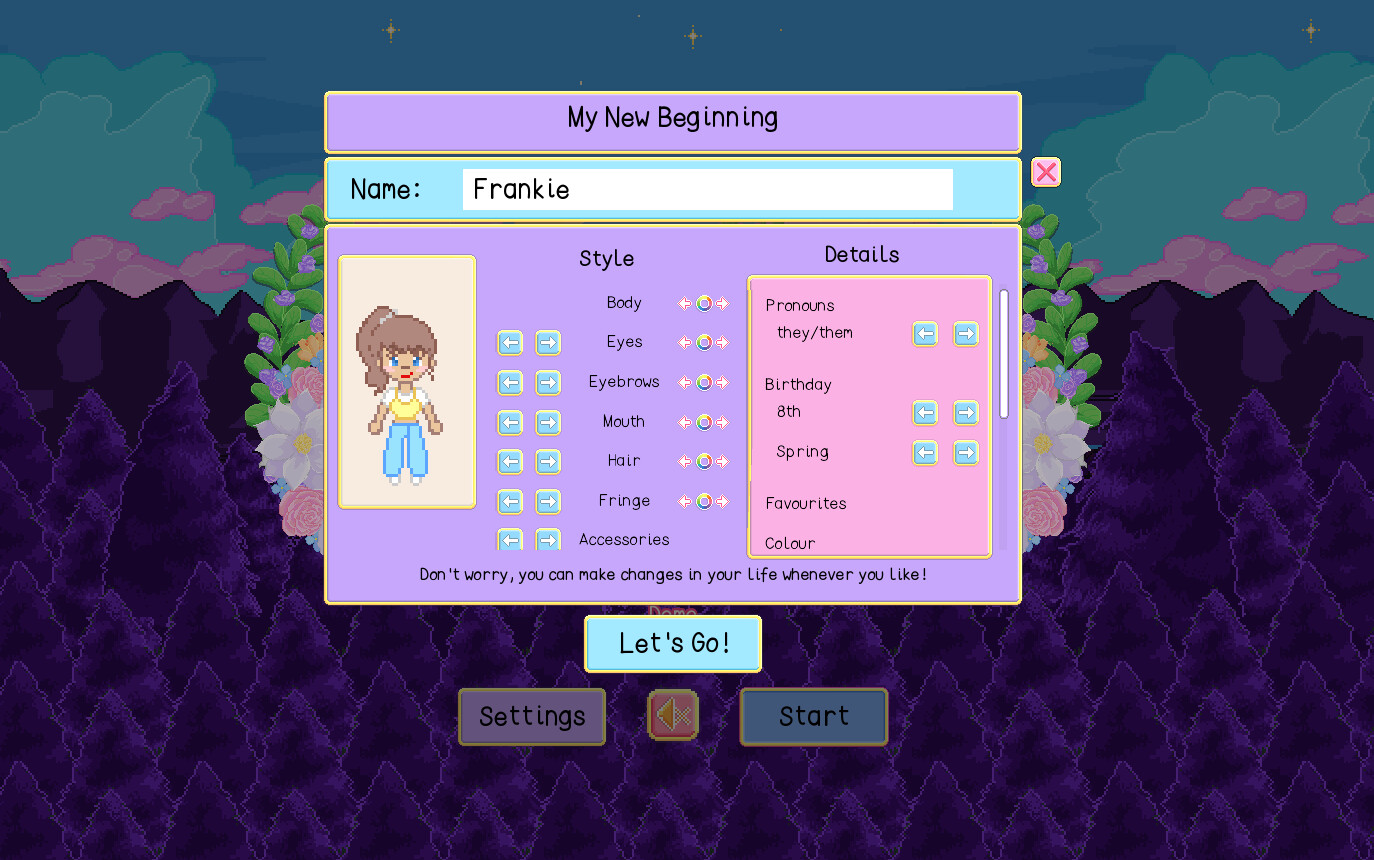Image resolution: width=1374 pixels, height=860 pixels.
Task: Open the Body colour wheel
Action: pos(703,303)
